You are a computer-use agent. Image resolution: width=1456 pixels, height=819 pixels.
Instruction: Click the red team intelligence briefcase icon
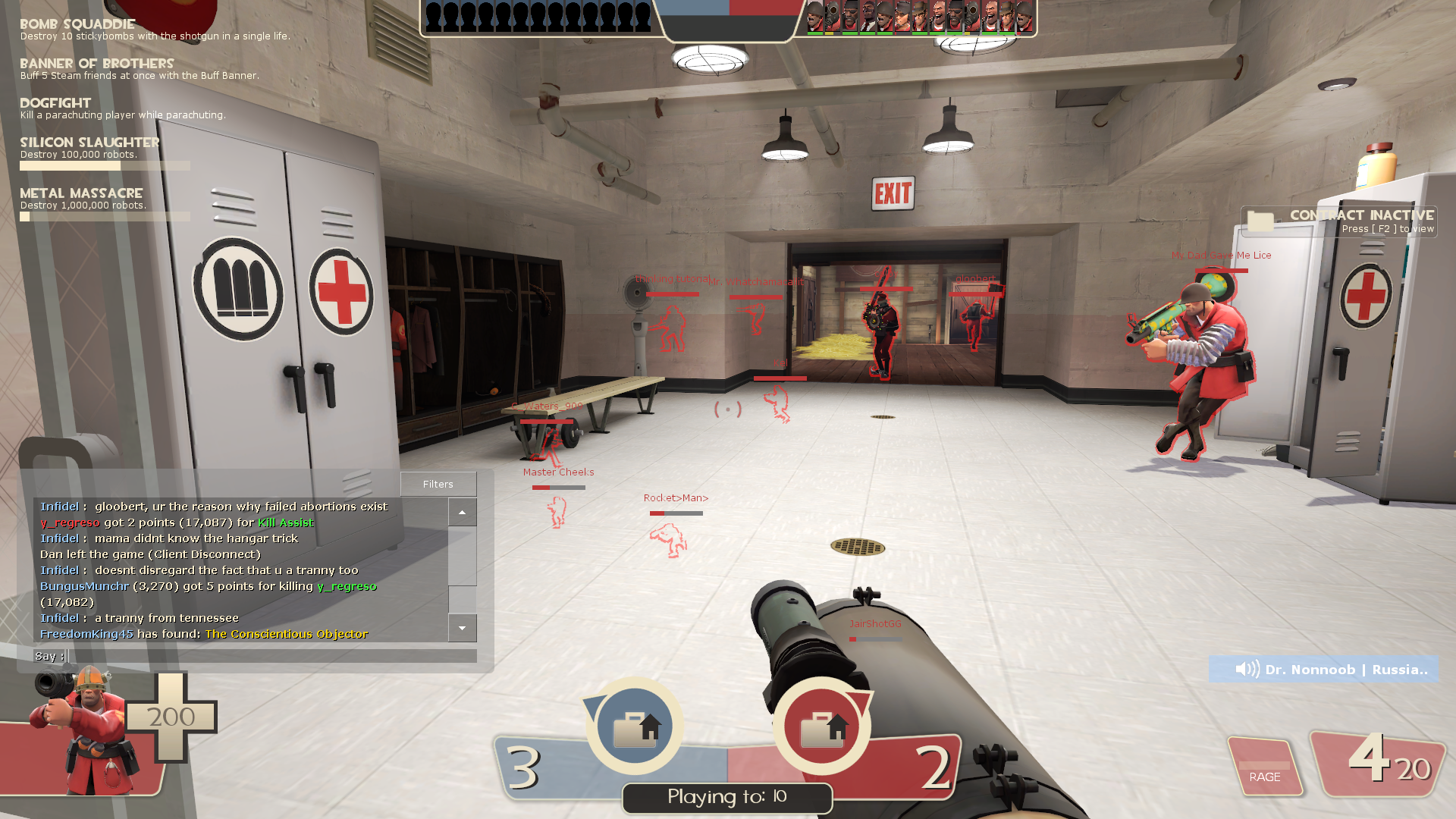822,726
